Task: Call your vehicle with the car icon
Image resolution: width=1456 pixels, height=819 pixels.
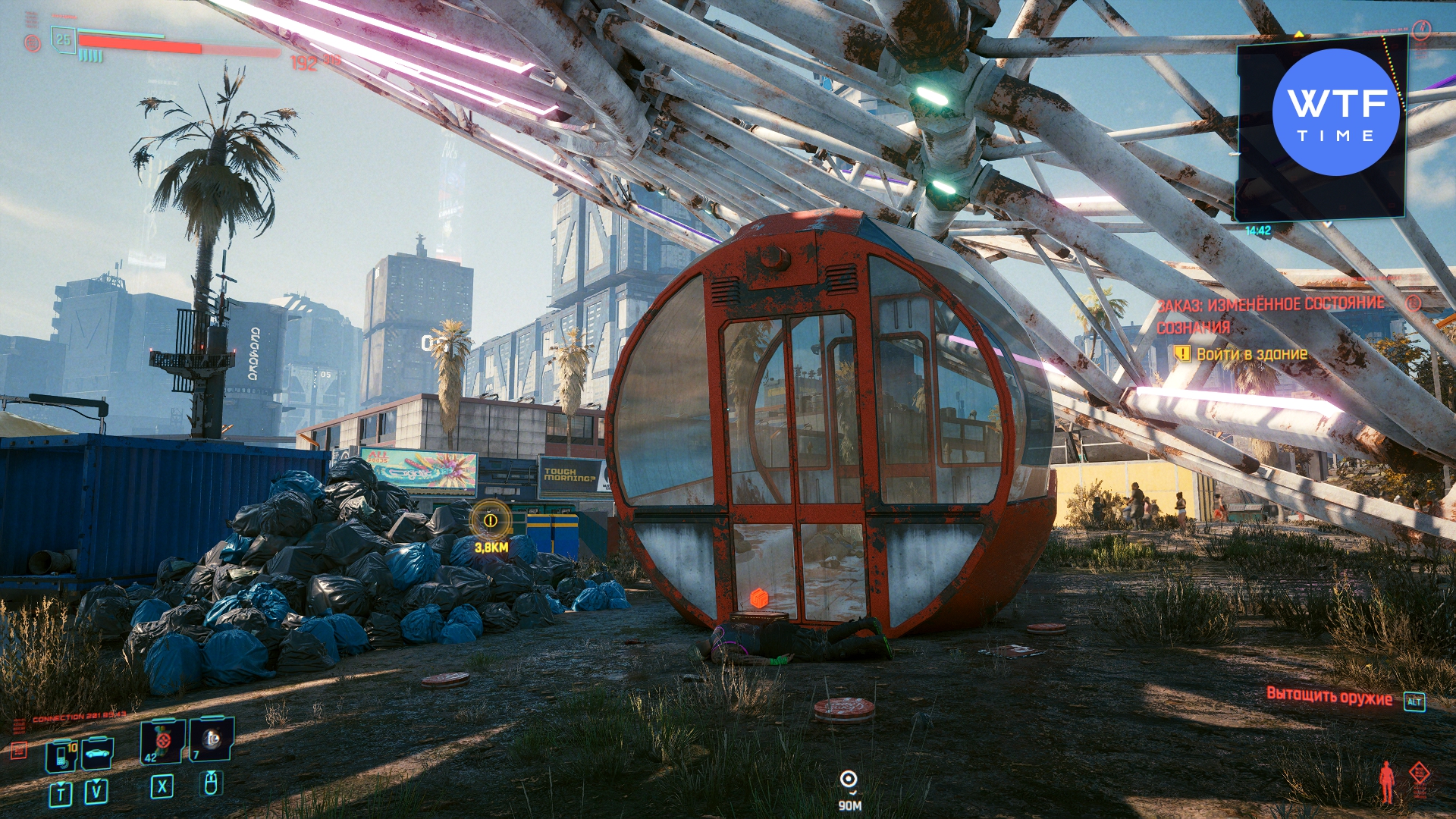Action: point(98,754)
